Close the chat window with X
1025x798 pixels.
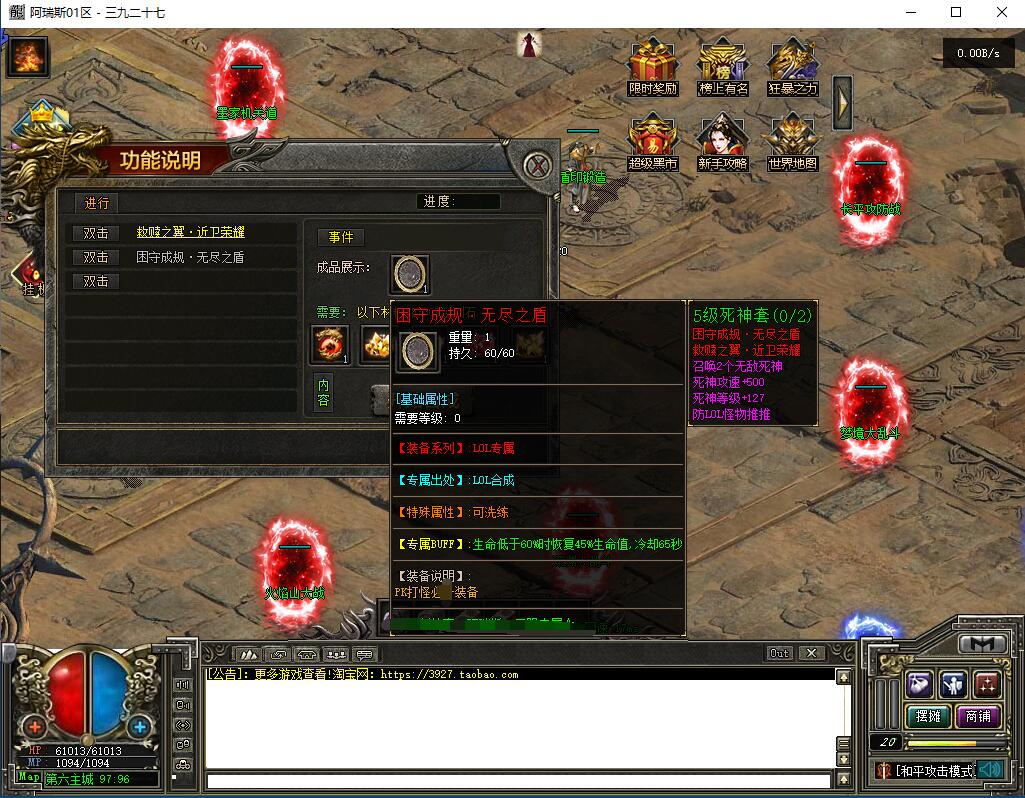(811, 653)
